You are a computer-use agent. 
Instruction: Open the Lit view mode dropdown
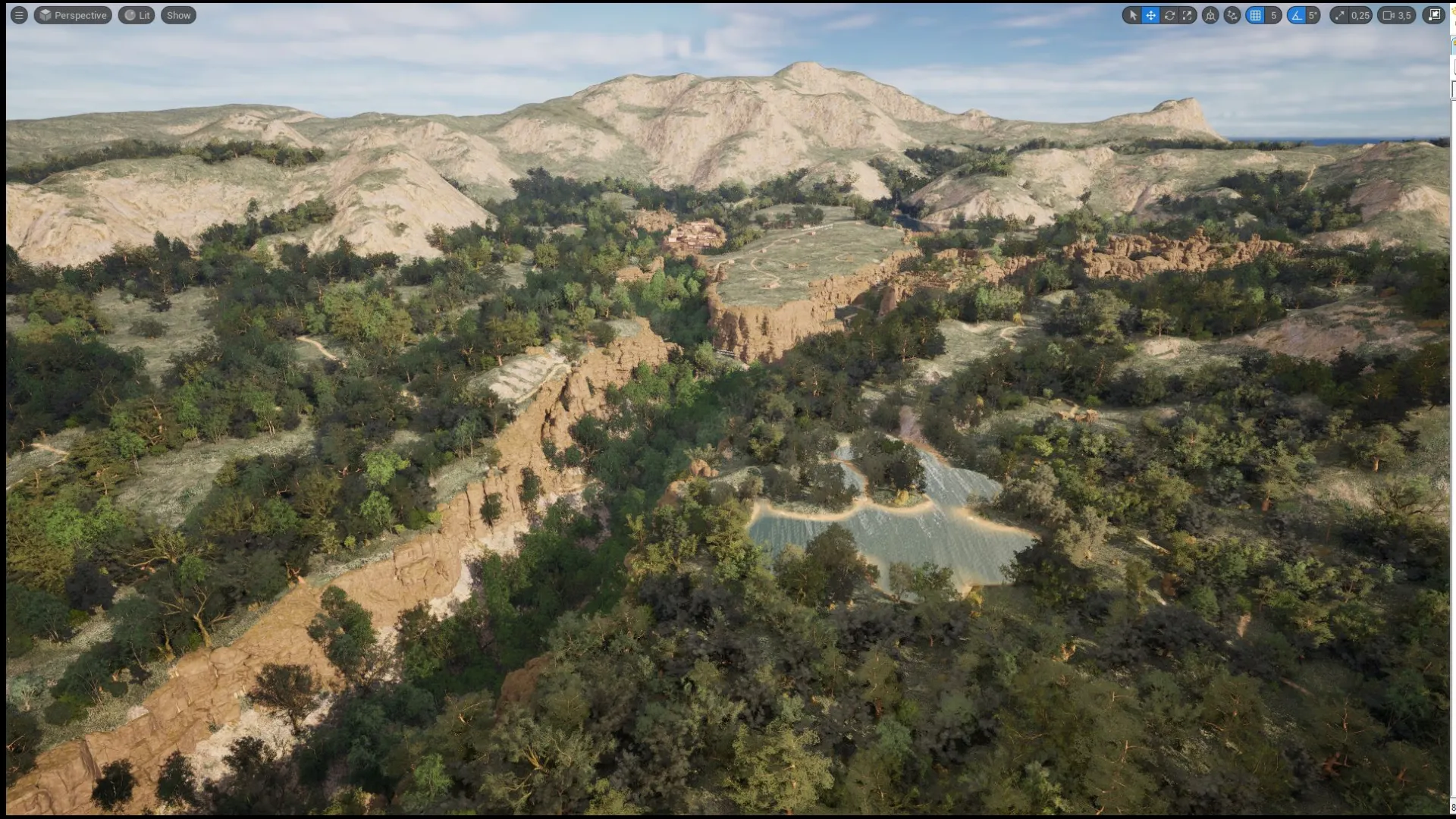136,14
